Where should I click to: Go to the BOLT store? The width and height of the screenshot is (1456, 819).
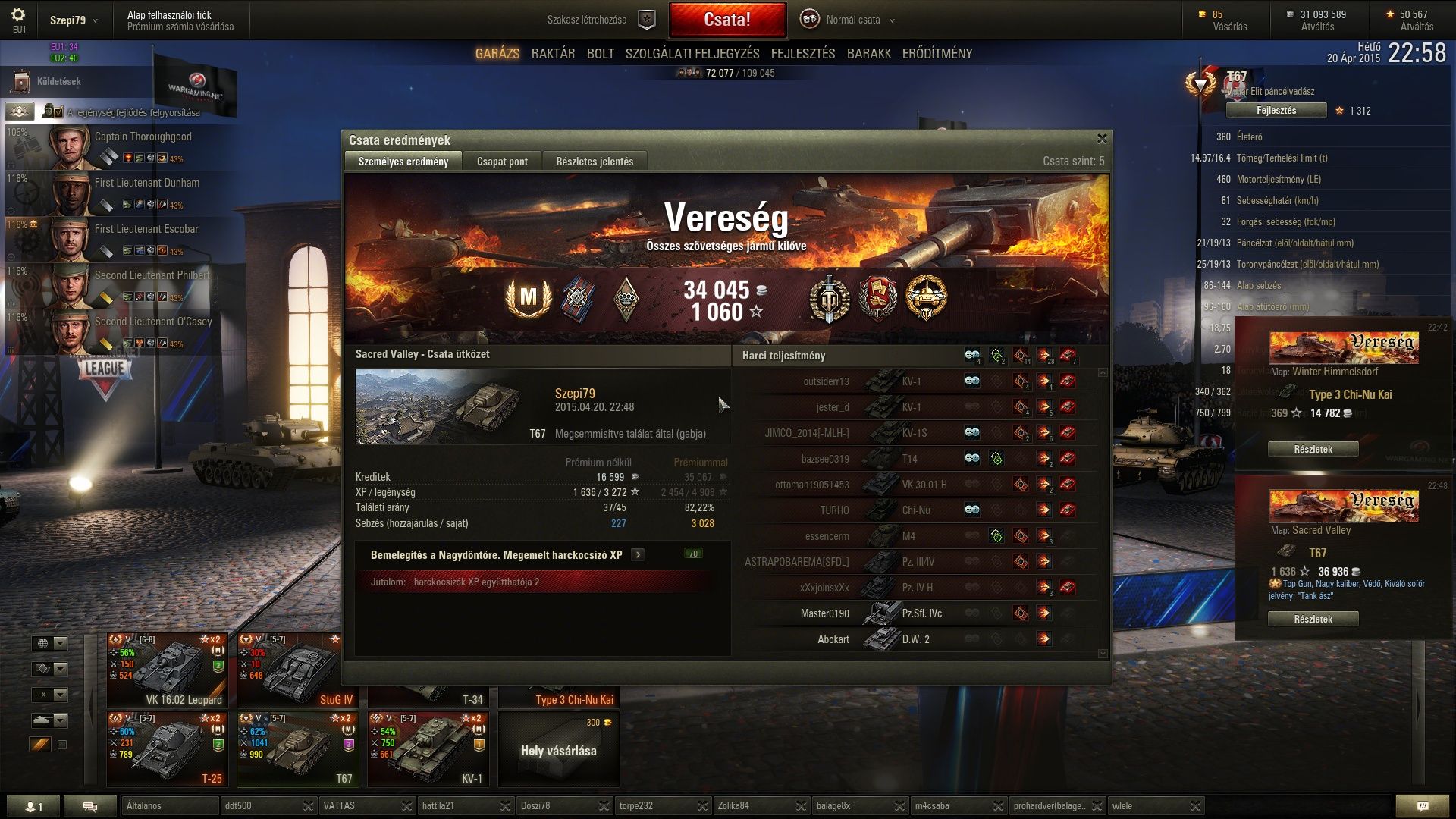(x=600, y=54)
